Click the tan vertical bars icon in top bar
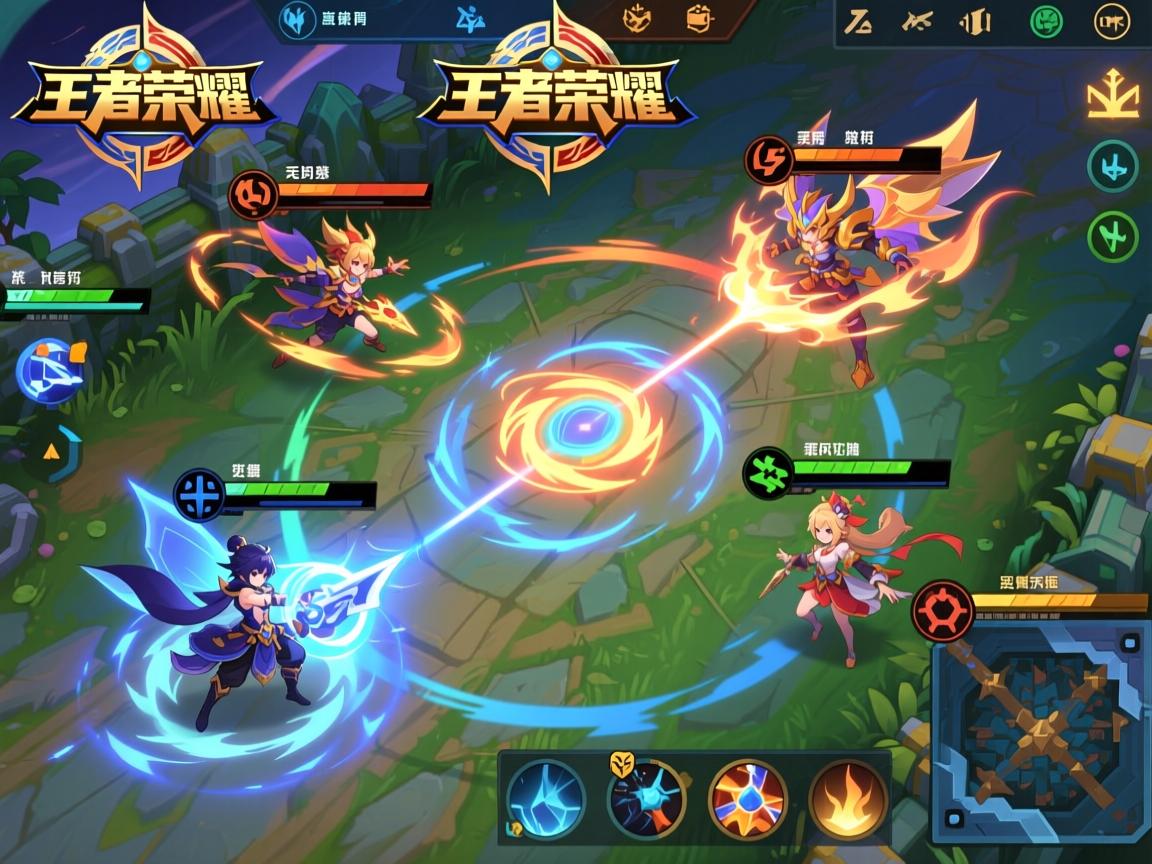This screenshot has width=1152, height=864. tap(974, 20)
